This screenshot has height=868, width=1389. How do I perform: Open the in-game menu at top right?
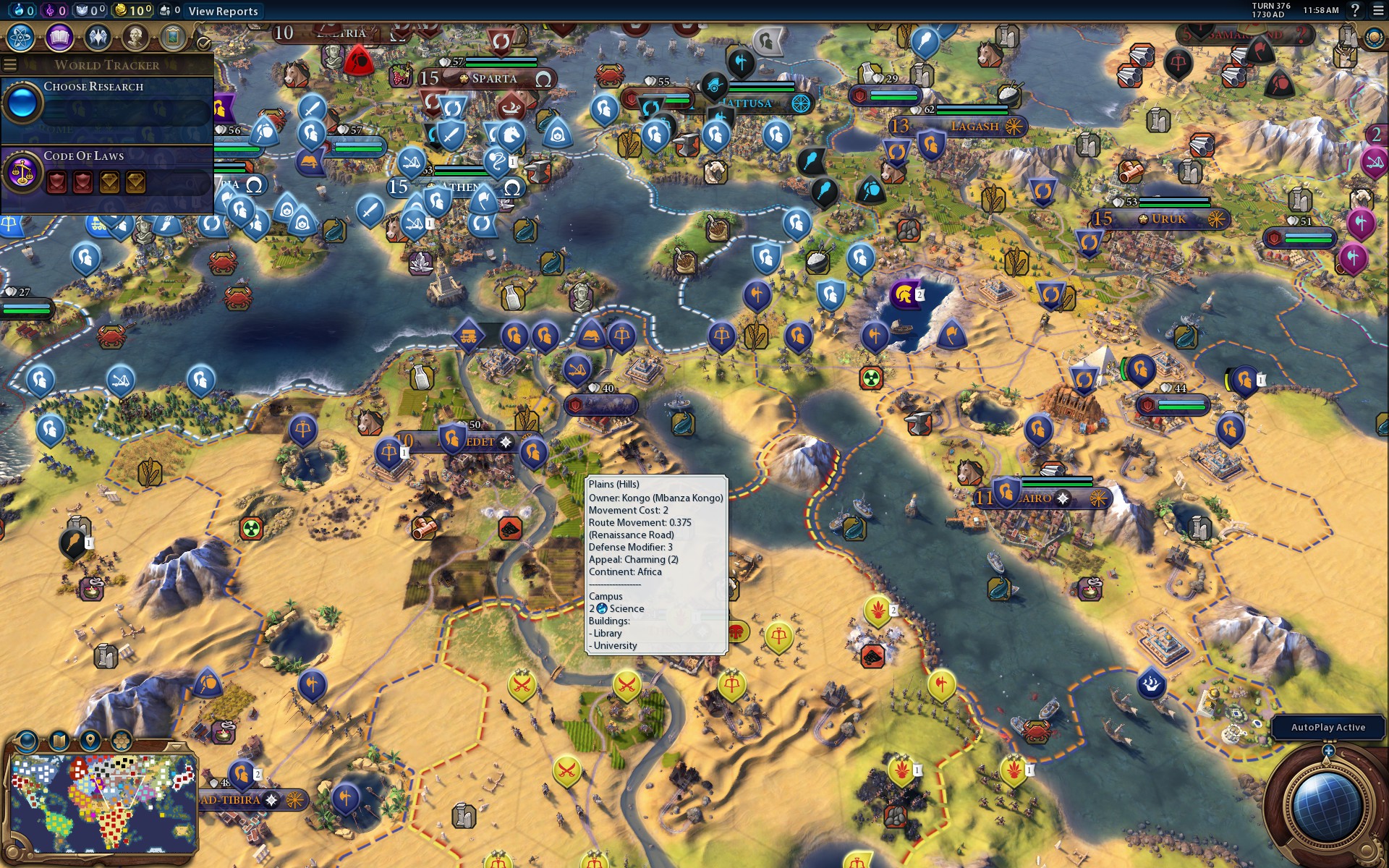(x=1376, y=11)
